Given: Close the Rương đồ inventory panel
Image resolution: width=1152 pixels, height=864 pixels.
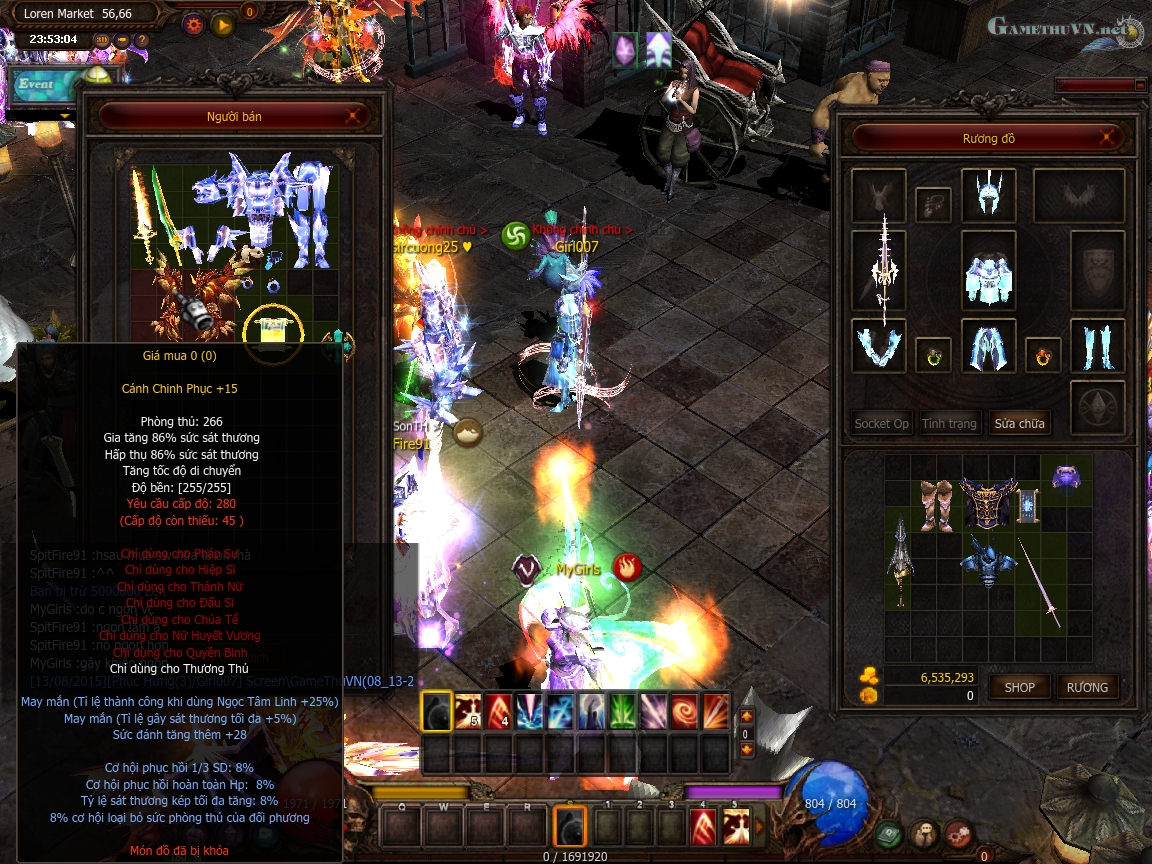Looking at the screenshot, I should click(1108, 138).
